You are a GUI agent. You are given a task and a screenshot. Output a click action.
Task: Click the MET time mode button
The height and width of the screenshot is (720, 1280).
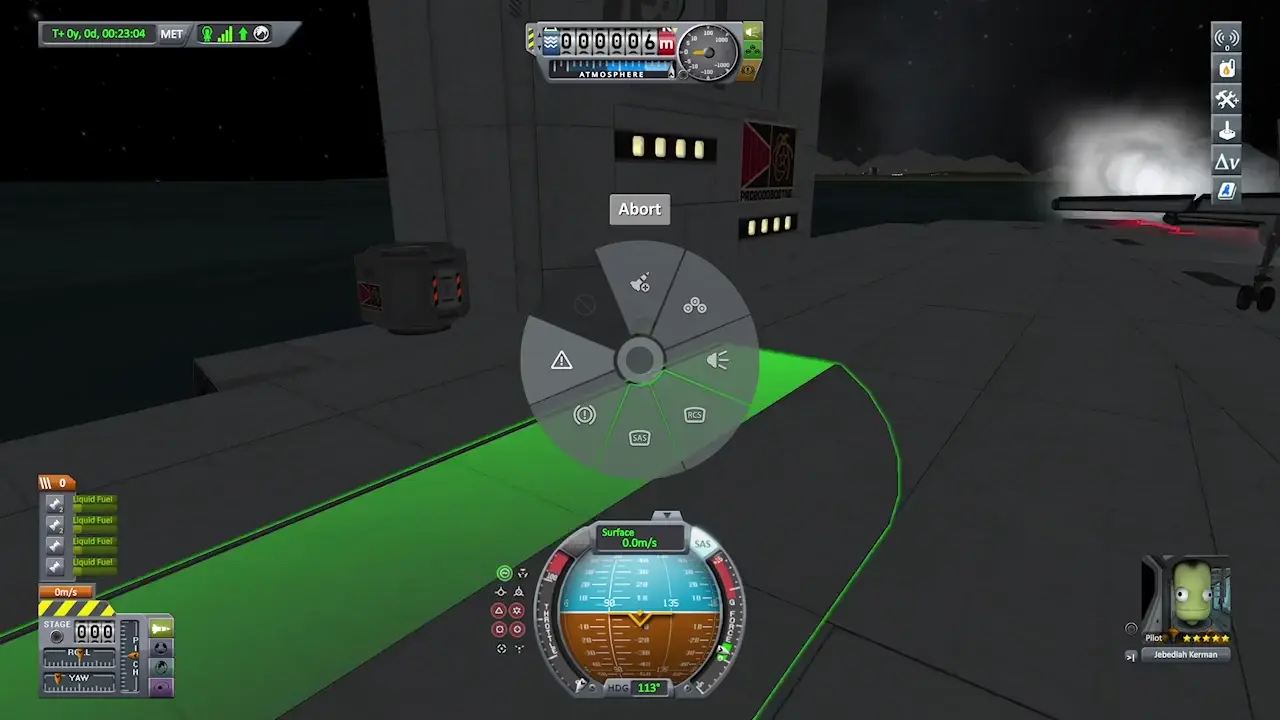click(x=172, y=34)
